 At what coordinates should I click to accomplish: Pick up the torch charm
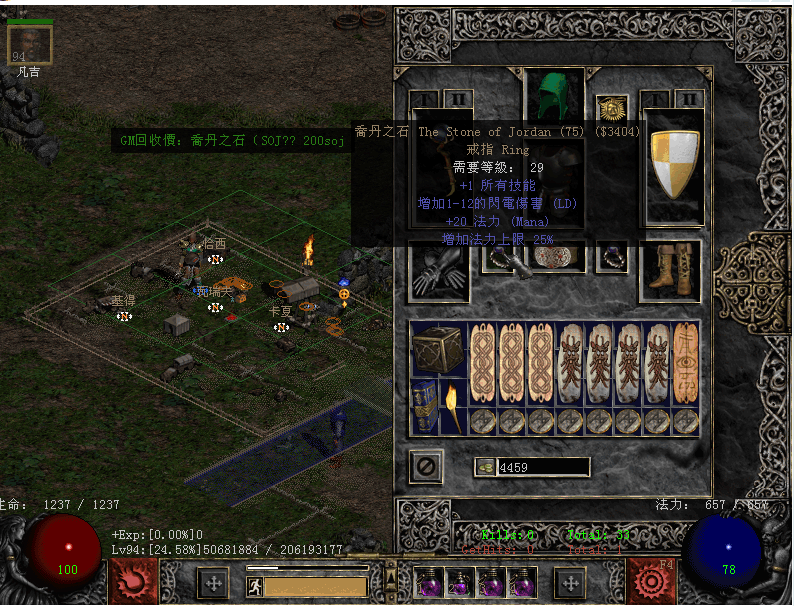pyautogui.click(x=453, y=406)
